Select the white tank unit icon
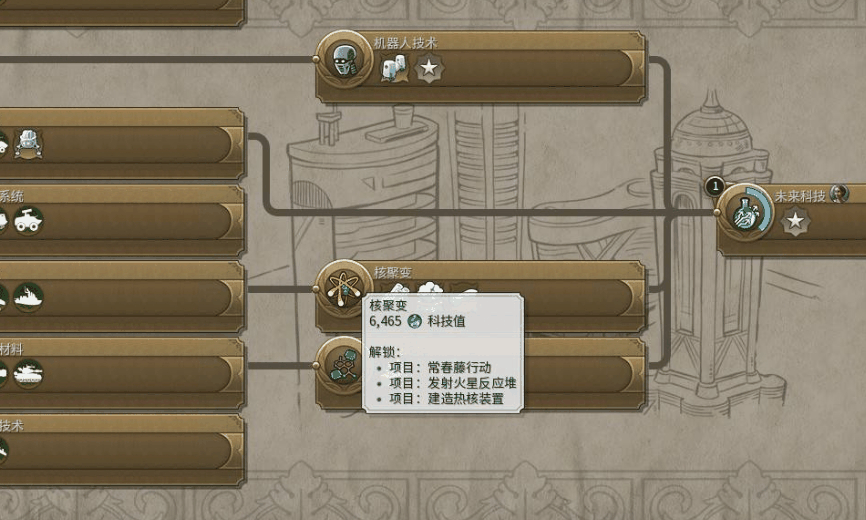Image resolution: width=866 pixels, height=520 pixels. pos(27,373)
